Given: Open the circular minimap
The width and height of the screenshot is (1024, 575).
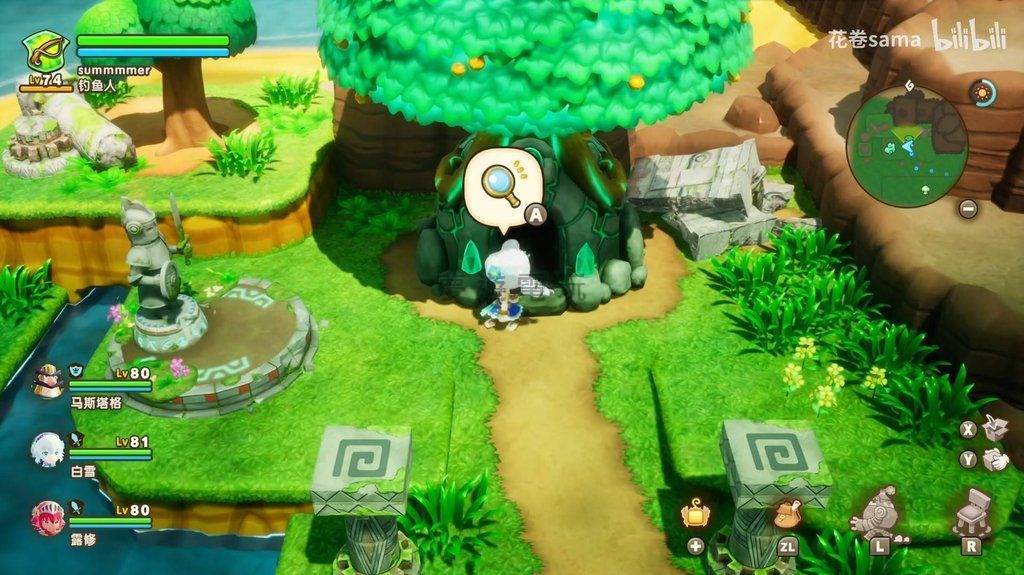Looking at the screenshot, I should pyautogui.click(x=906, y=145).
